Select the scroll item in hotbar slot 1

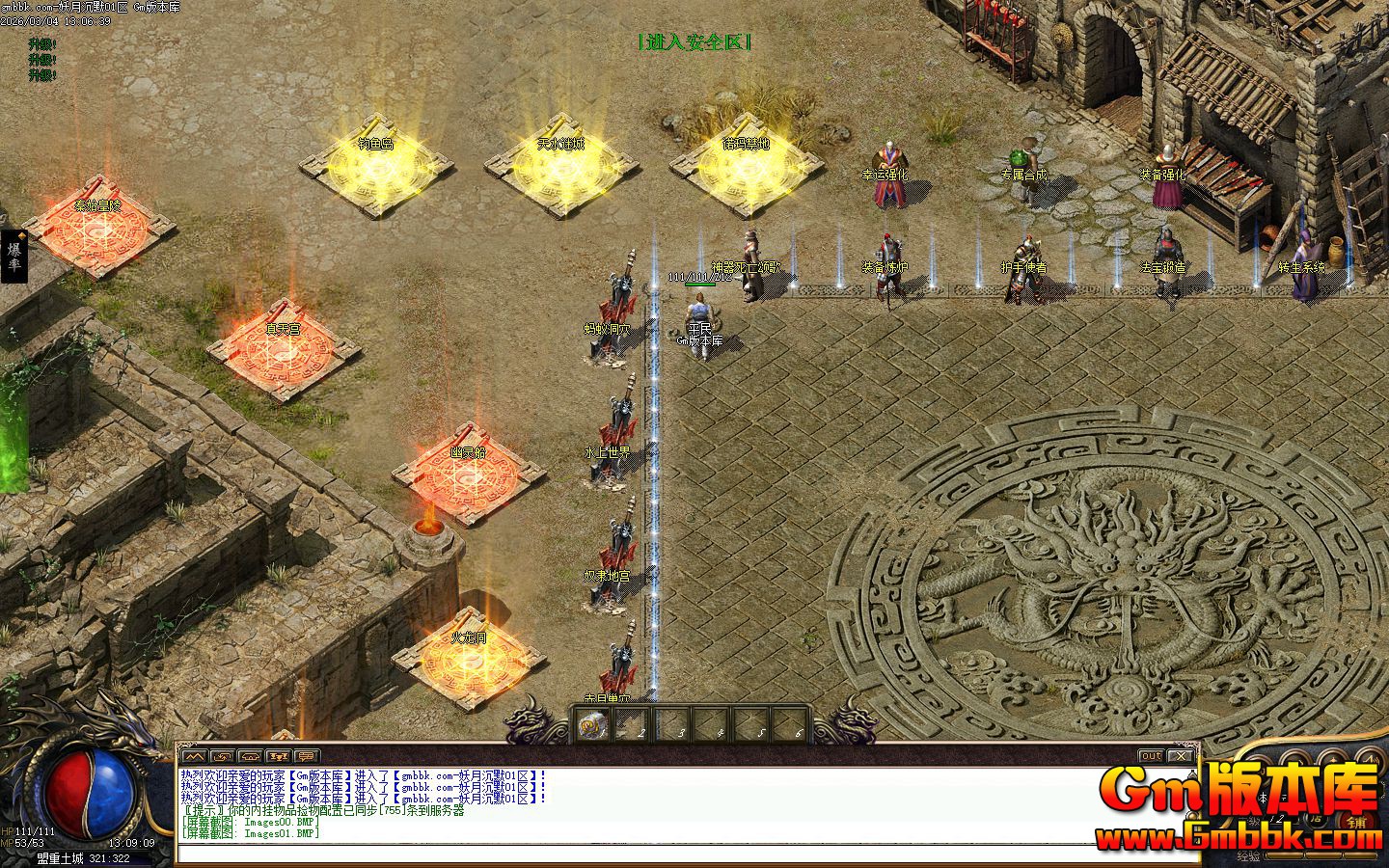pyautogui.click(x=592, y=724)
